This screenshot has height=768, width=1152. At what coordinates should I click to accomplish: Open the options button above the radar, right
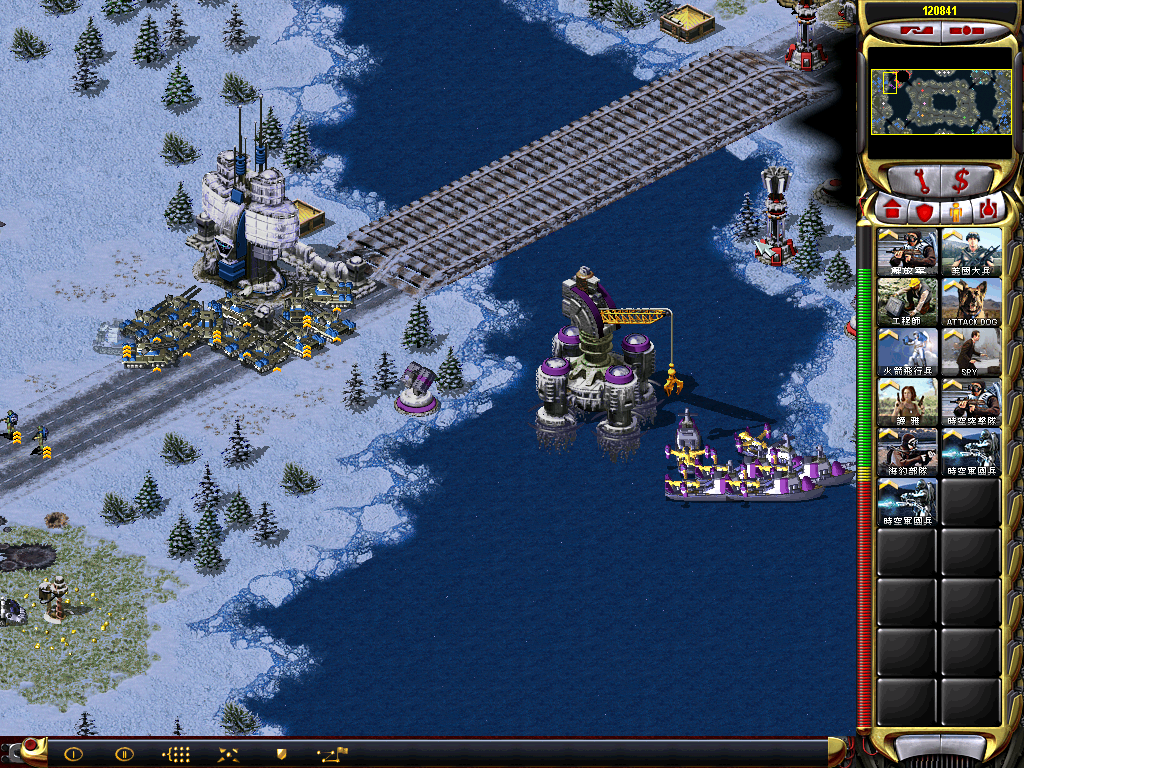click(968, 31)
